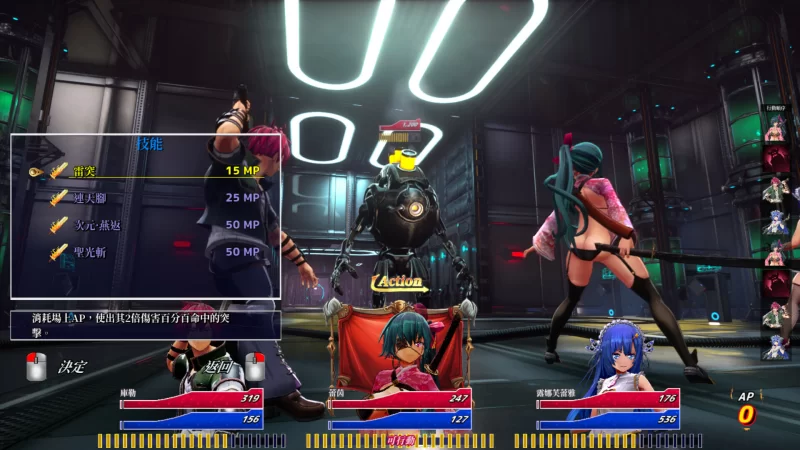Use the 聖光斬 skill entry
Viewport: 800px width, 450px height.
(x=150, y=251)
